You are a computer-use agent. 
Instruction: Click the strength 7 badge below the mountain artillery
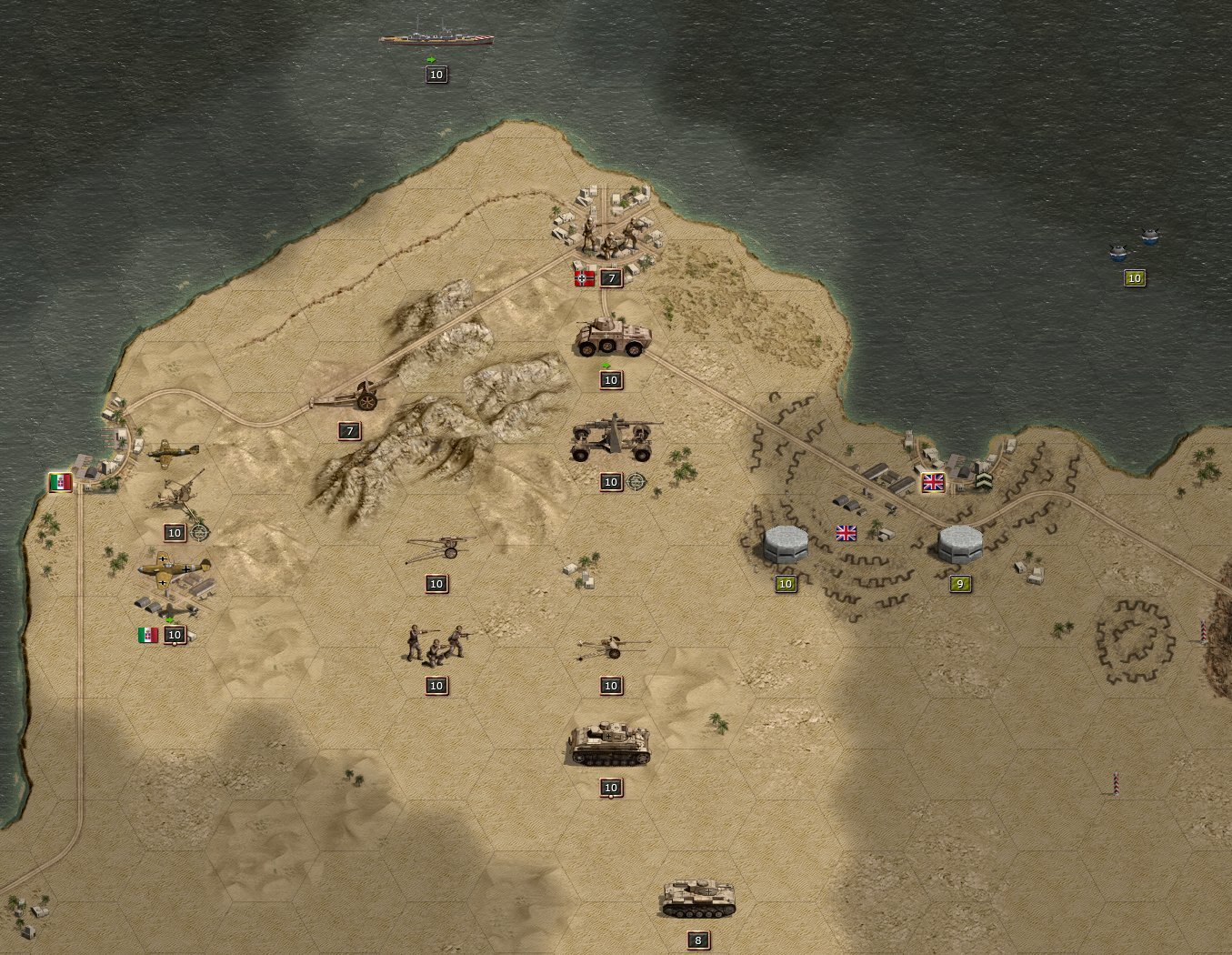coord(347,431)
